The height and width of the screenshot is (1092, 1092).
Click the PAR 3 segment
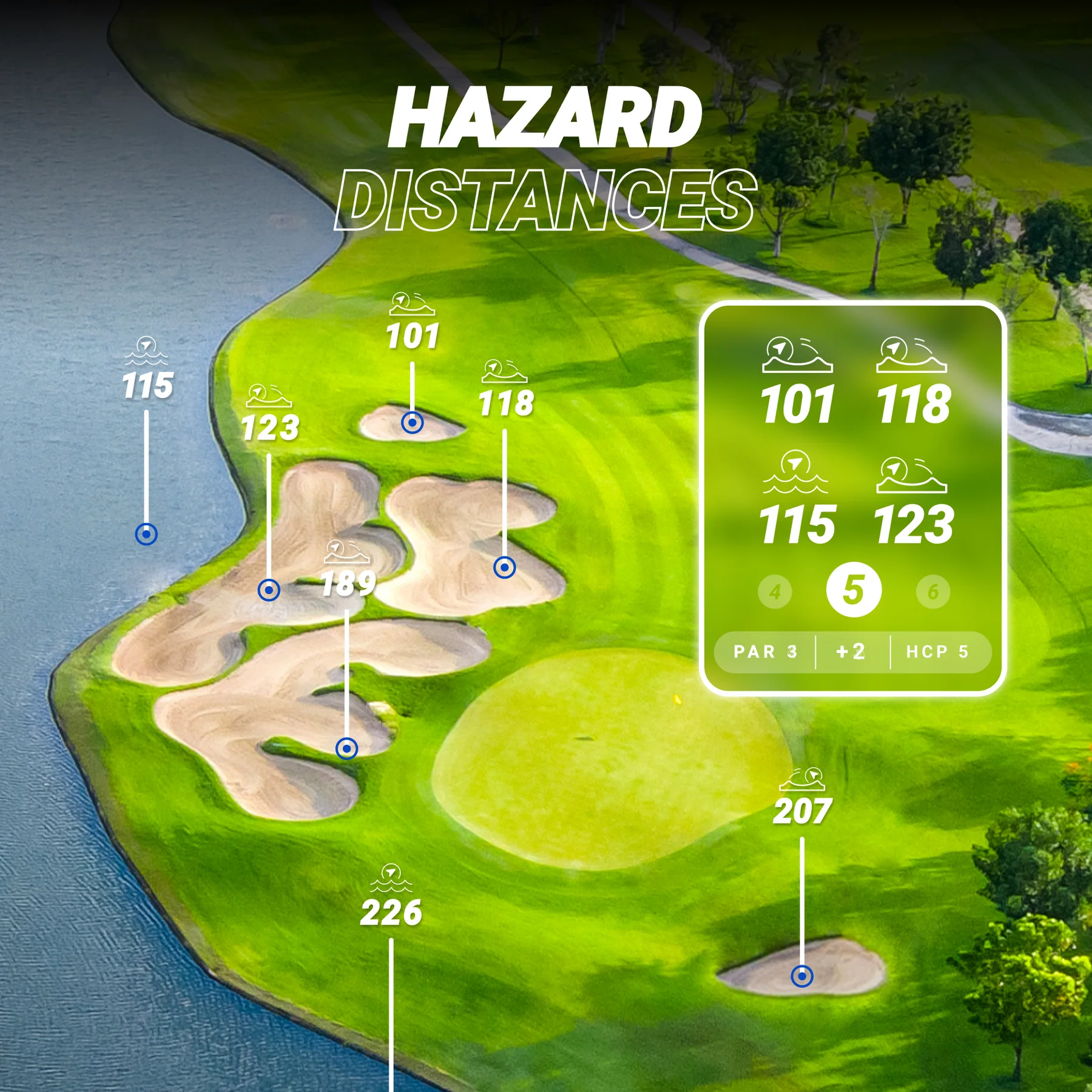pyautogui.click(x=765, y=652)
